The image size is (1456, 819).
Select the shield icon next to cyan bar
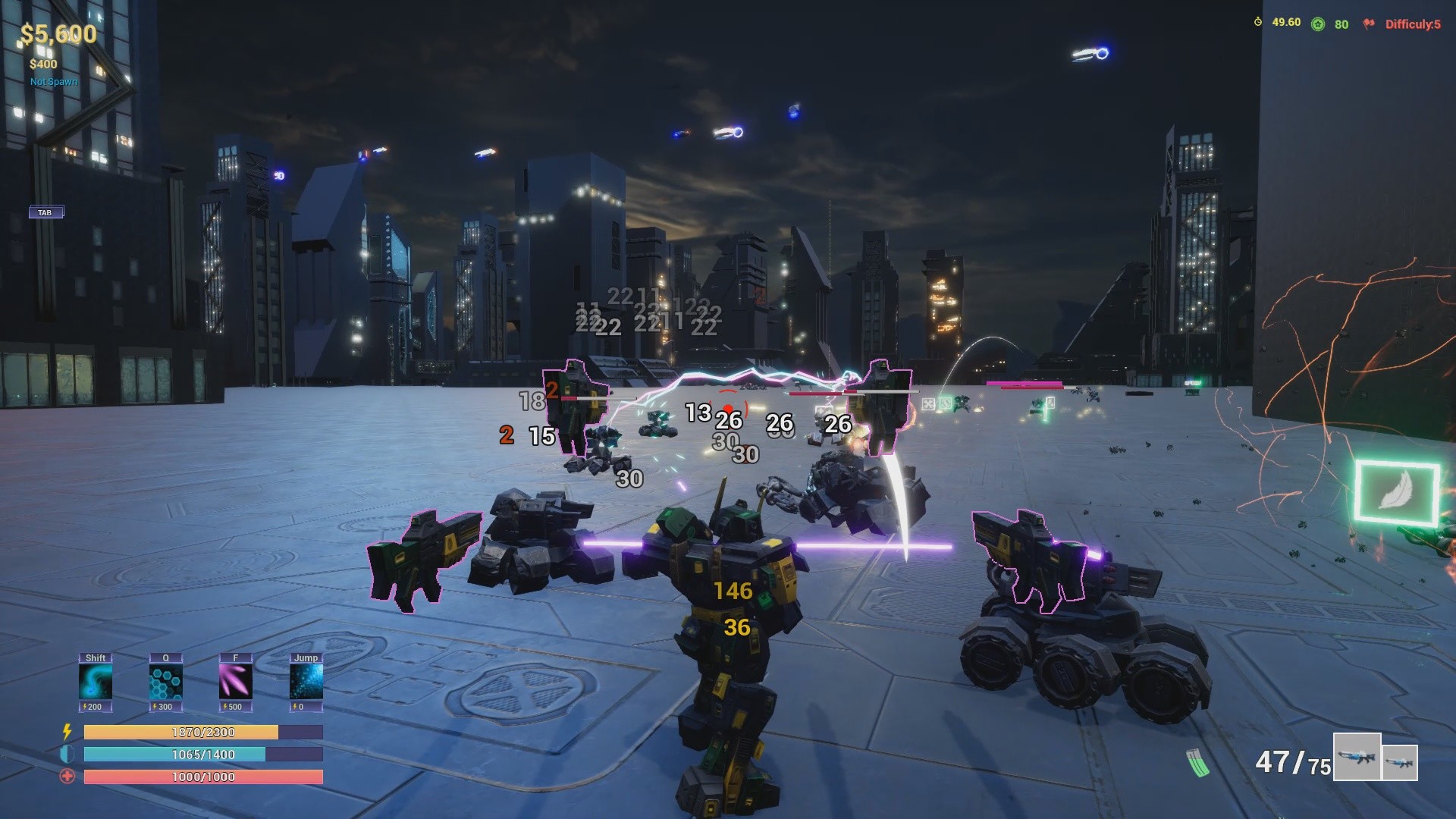coord(67,755)
